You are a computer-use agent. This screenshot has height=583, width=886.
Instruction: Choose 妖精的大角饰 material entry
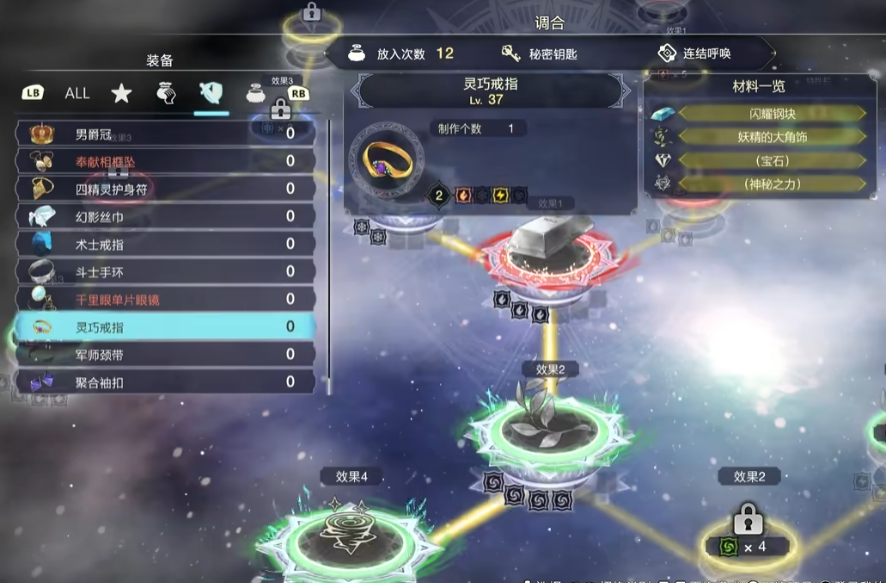pyautogui.click(x=769, y=137)
